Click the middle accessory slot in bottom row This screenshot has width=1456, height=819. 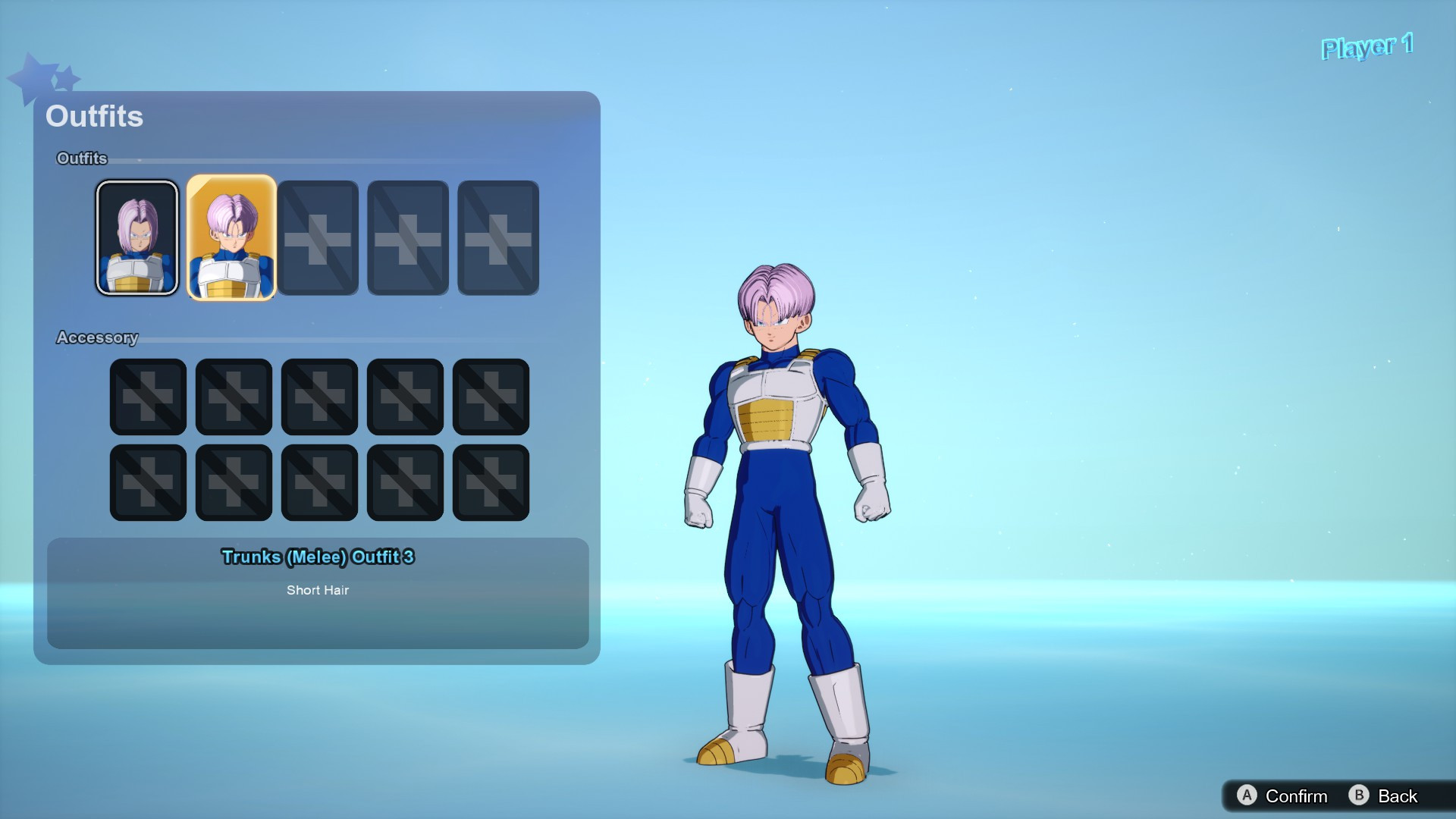coord(319,483)
